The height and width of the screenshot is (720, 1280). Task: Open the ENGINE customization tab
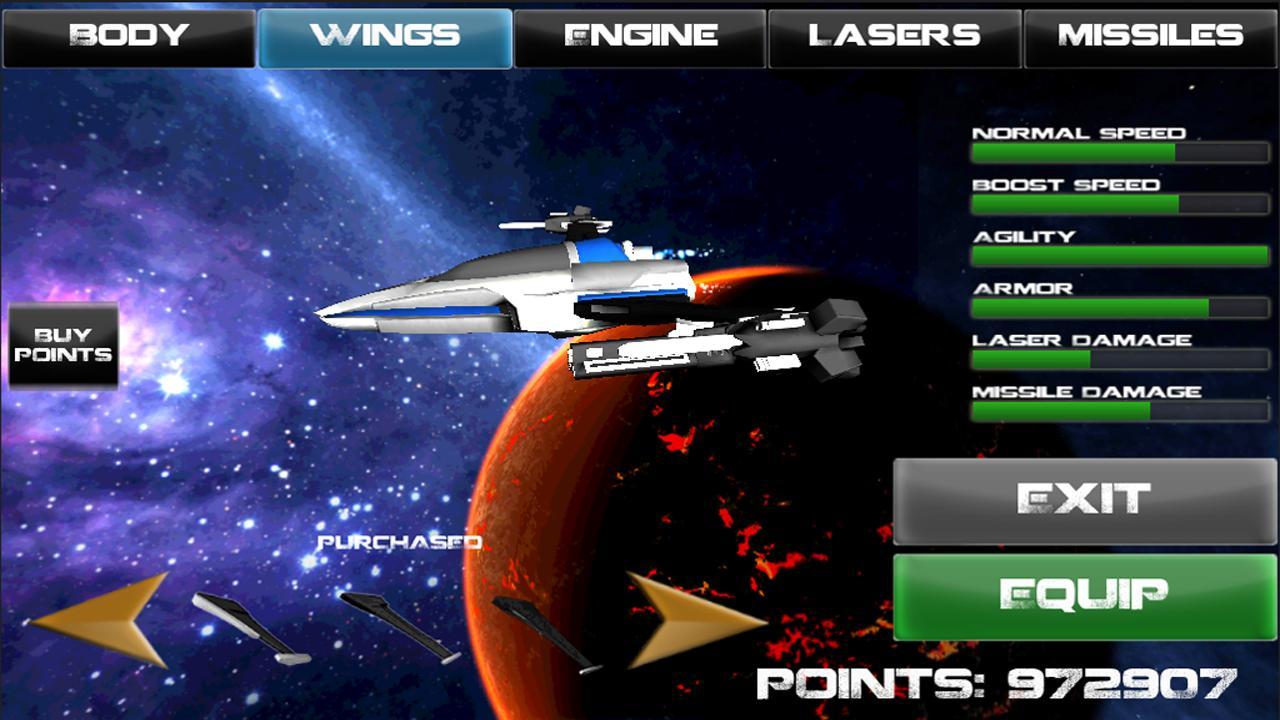click(640, 36)
